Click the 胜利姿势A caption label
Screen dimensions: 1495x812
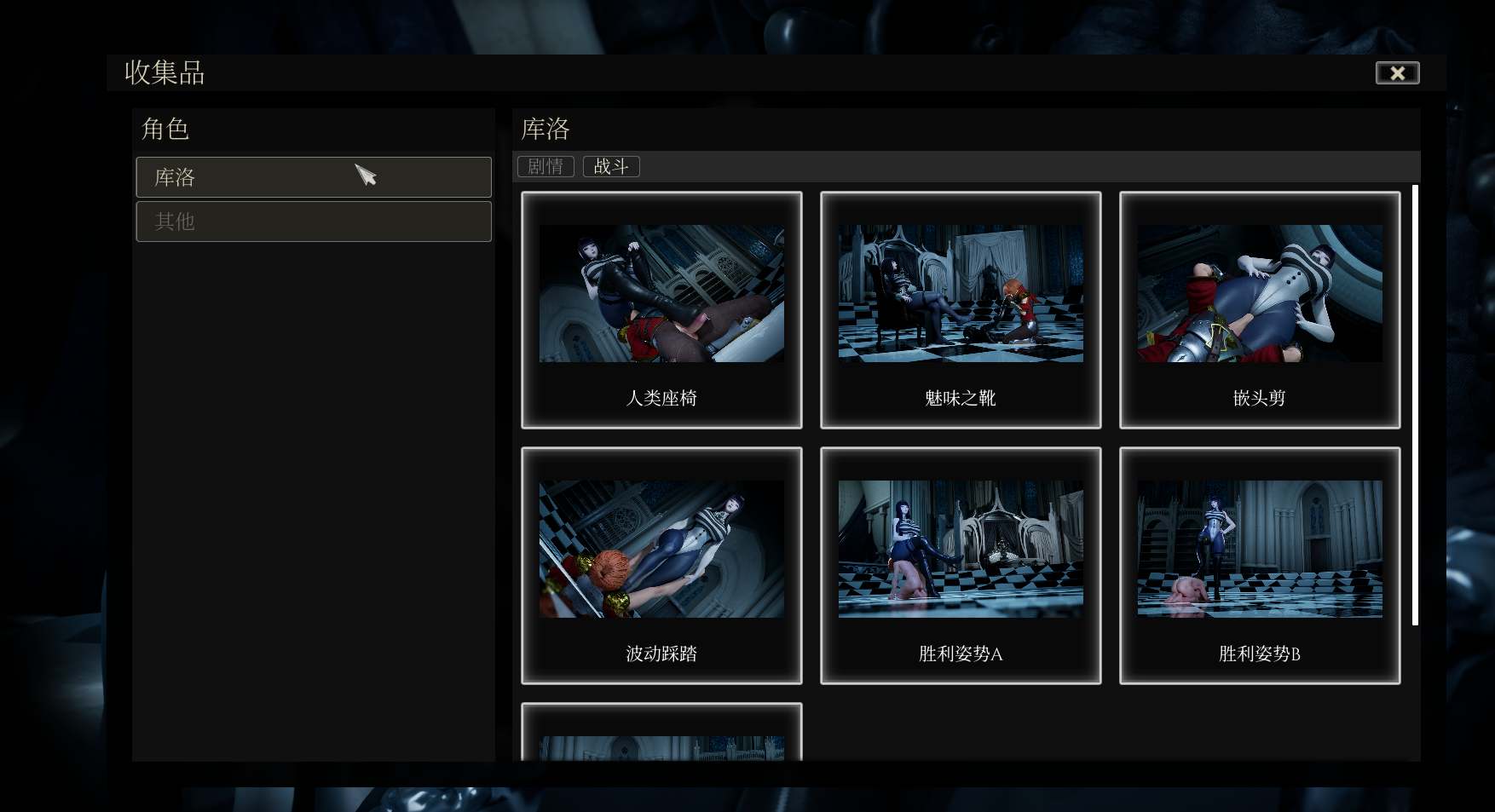point(961,654)
